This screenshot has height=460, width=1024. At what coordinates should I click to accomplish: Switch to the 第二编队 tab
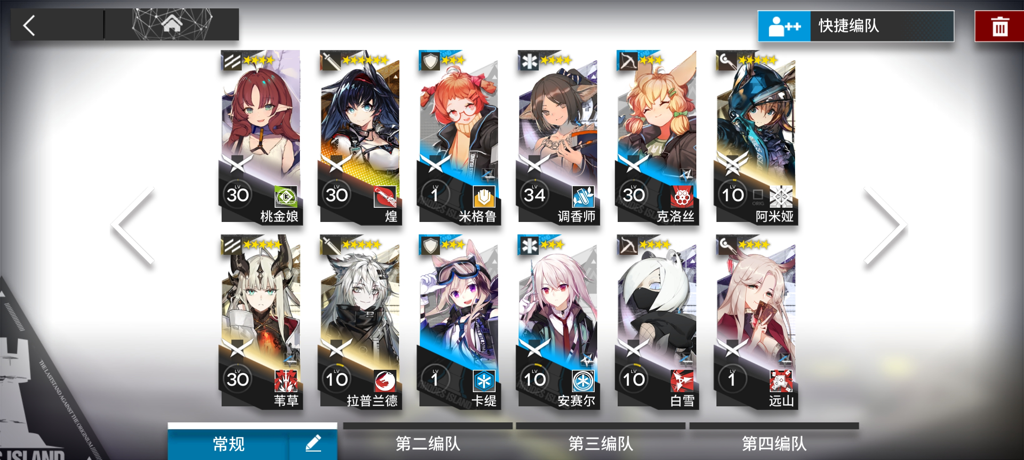click(x=428, y=443)
